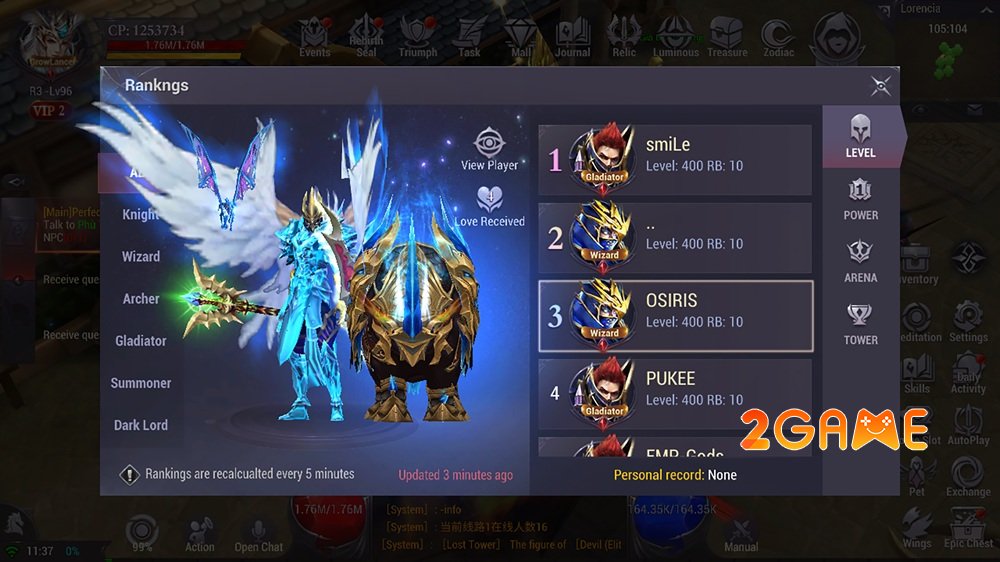Open Love Received heart button
The height and width of the screenshot is (562, 1000).
pyautogui.click(x=489, y=204)
